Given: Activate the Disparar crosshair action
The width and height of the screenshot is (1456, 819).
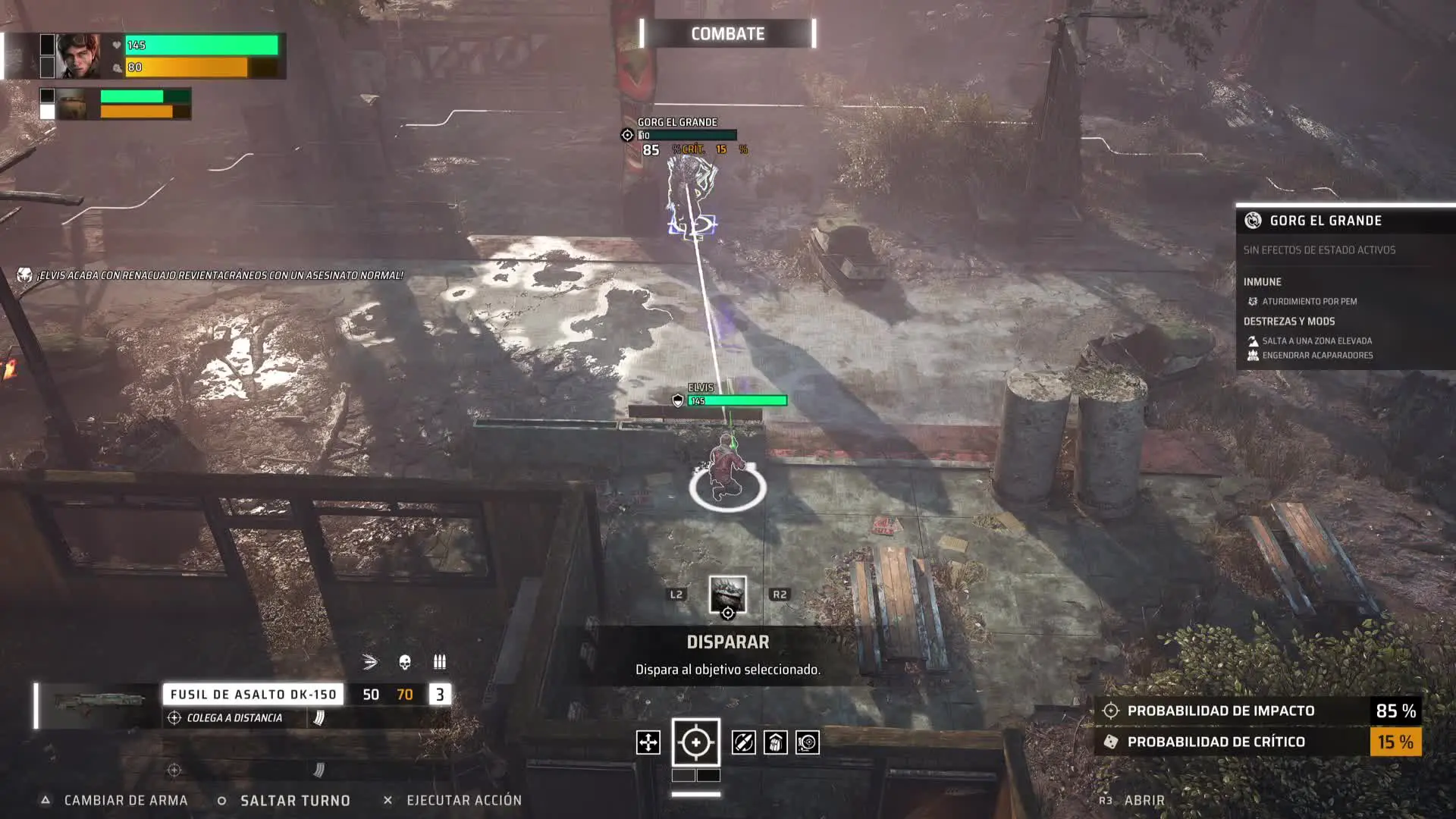Looking at the screenshot, I should (695, 742).
